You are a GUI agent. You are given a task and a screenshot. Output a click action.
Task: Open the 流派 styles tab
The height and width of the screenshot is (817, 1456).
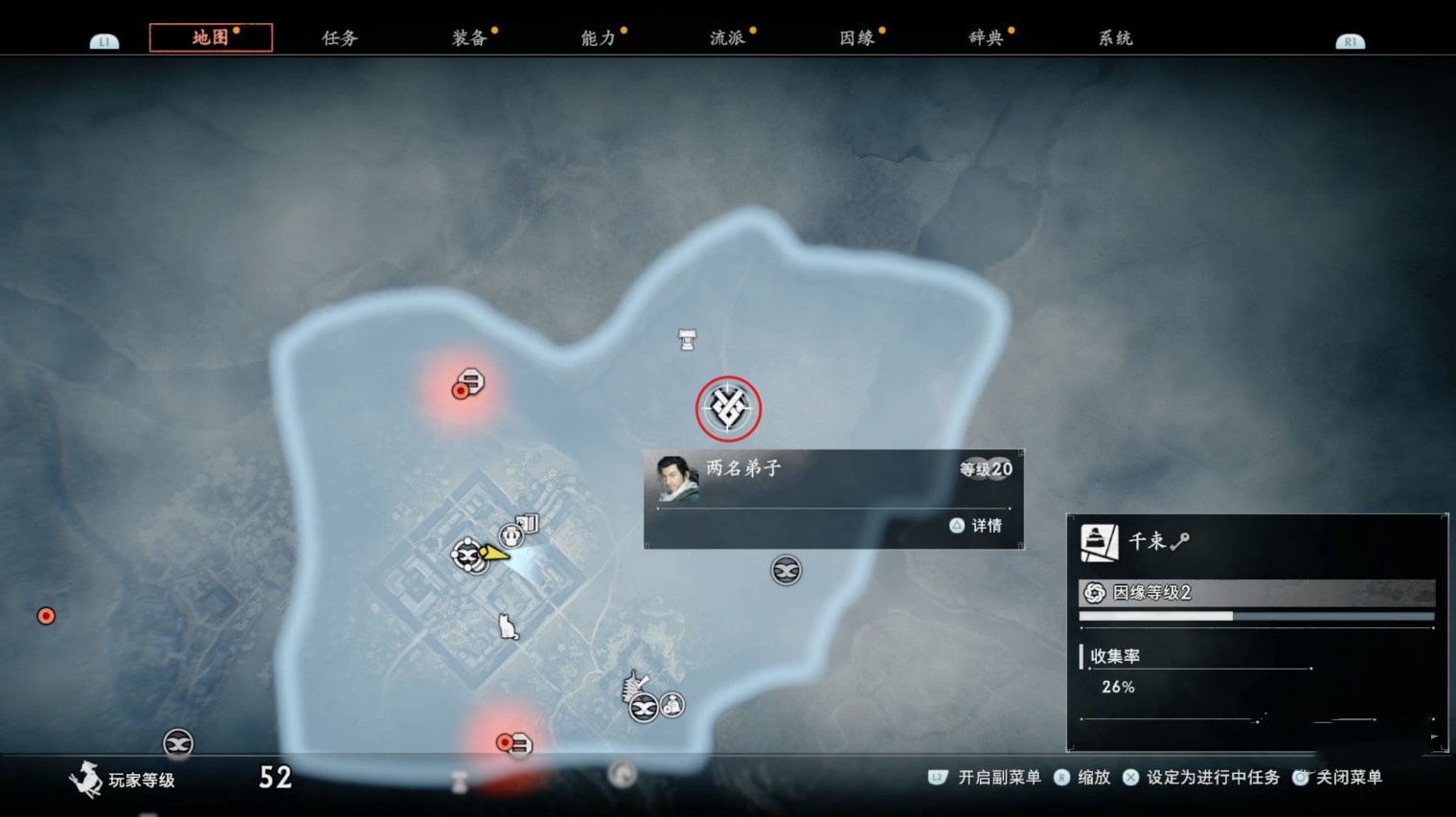pos(728,38)
